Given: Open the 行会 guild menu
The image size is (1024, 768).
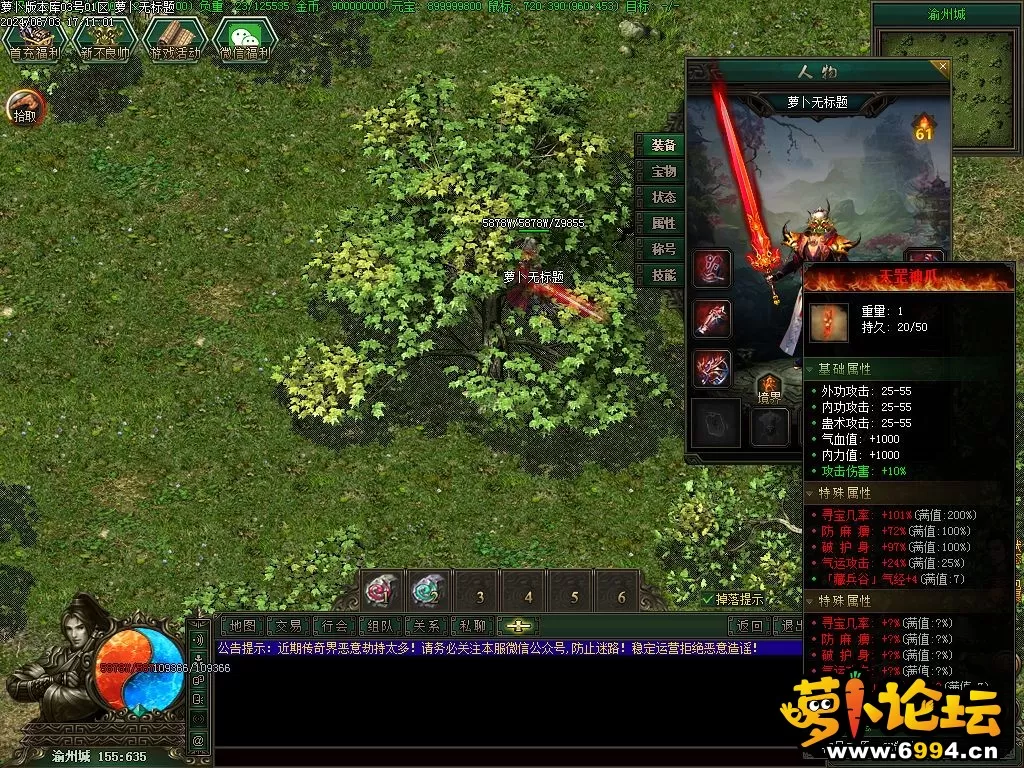Looking at the screenshot, I should coord(335,626).
